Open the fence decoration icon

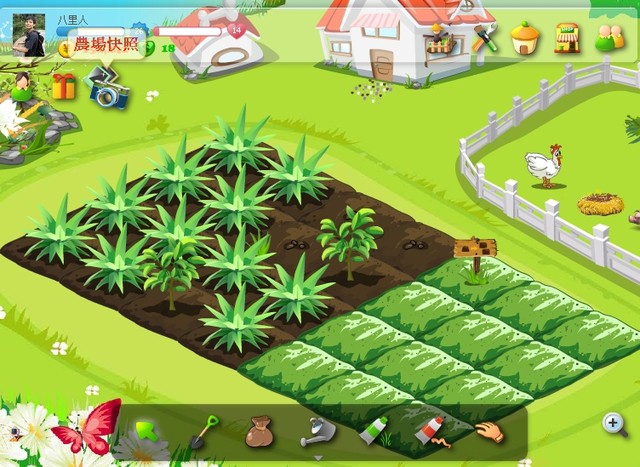(439, 39)
